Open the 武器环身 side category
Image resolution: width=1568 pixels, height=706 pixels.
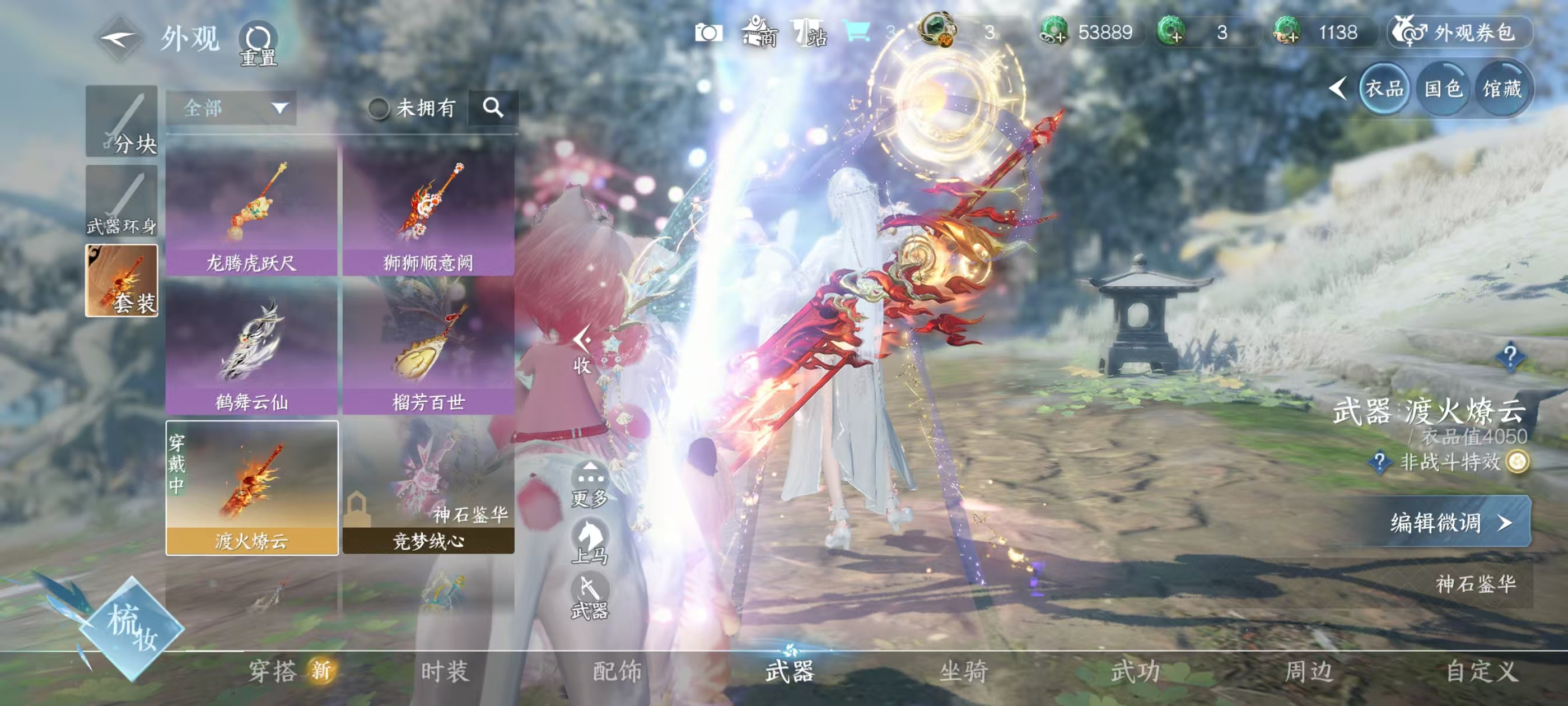click(x=122, y=202)
